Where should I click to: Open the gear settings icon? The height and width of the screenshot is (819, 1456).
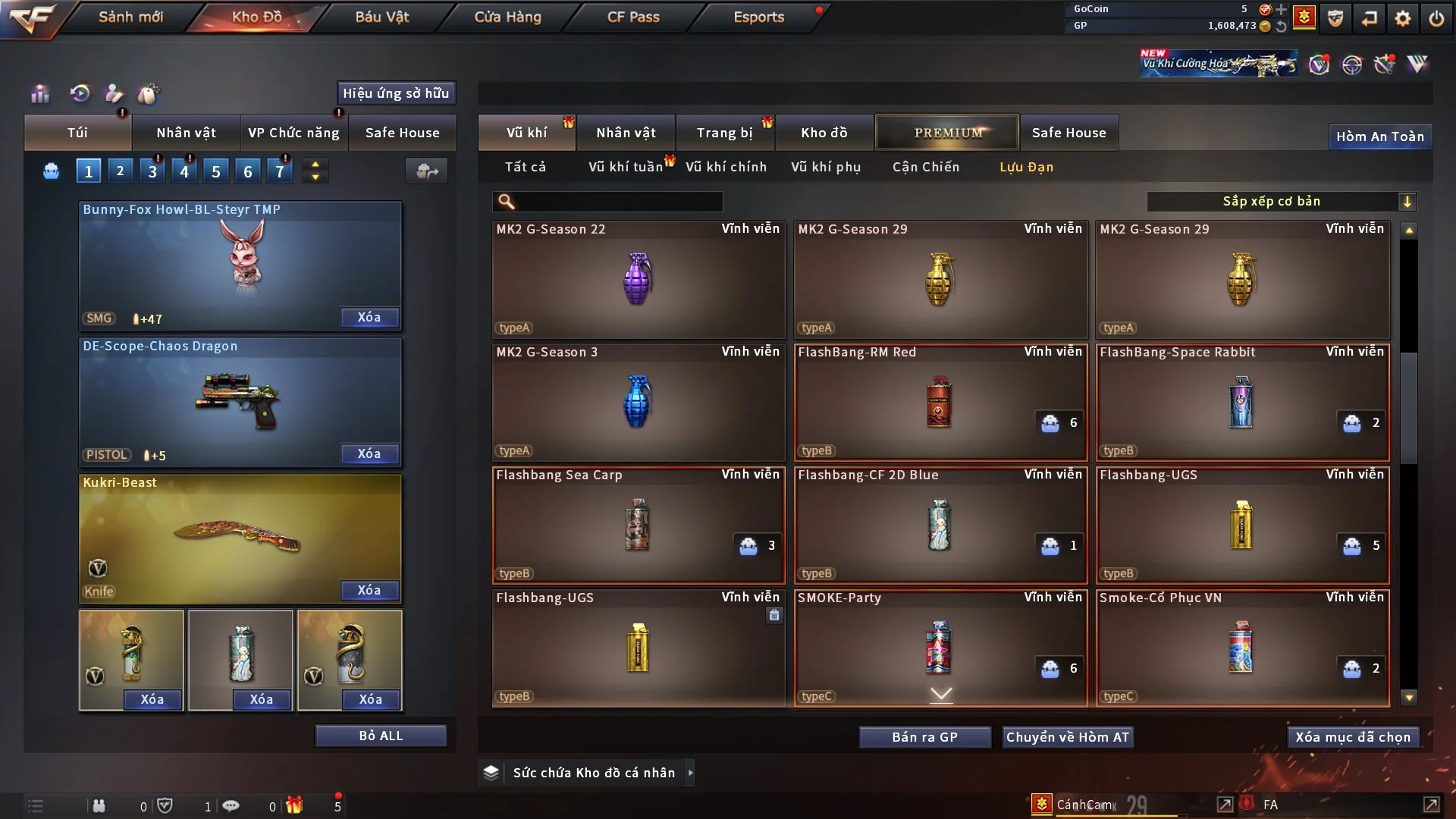(x=1403, y=18)
